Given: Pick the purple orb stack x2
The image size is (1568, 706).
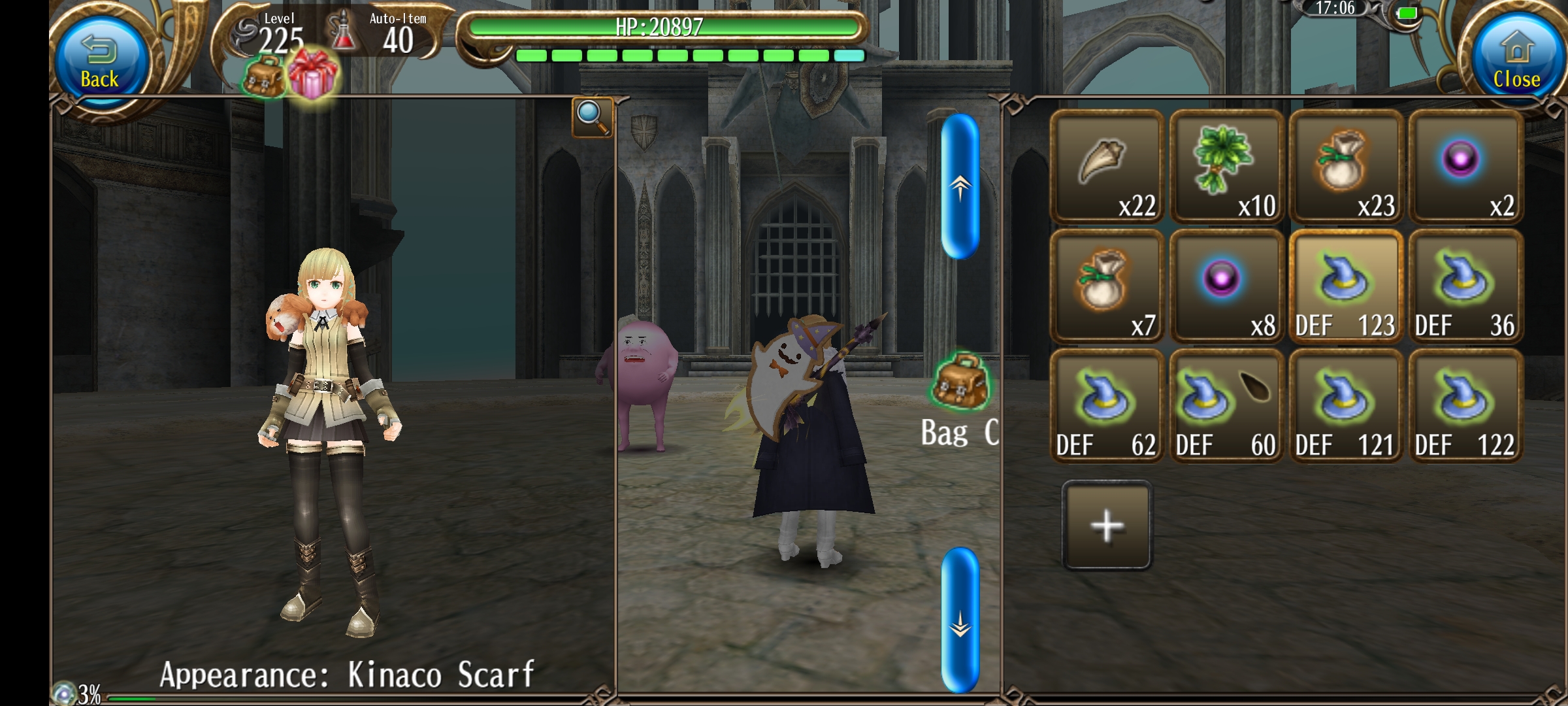Looking at the screenshot, I should pyautogui.click(x=1465, y=167).
